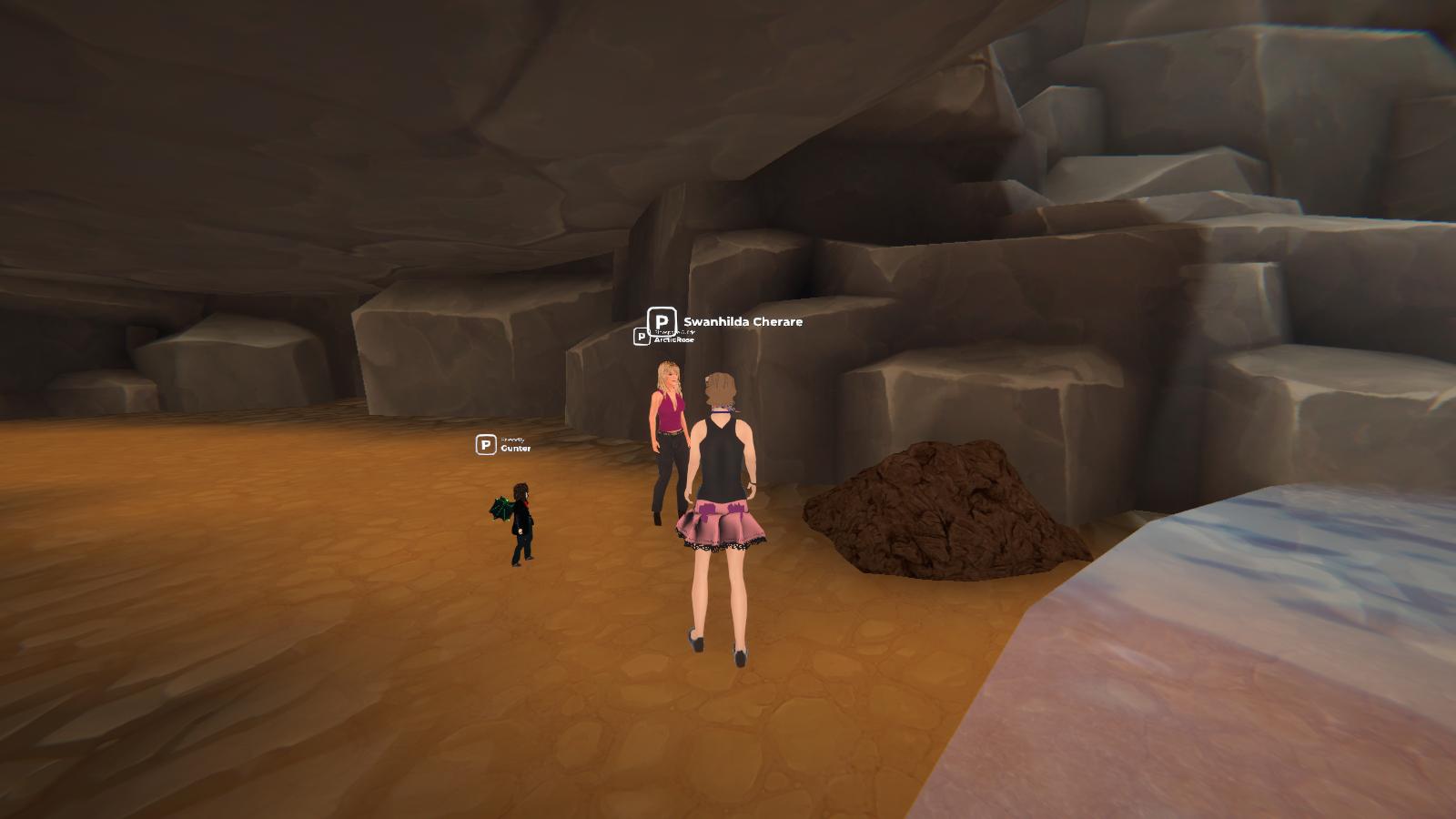Select the Swanhilda Cherare name tag

[x=742, y=322]
